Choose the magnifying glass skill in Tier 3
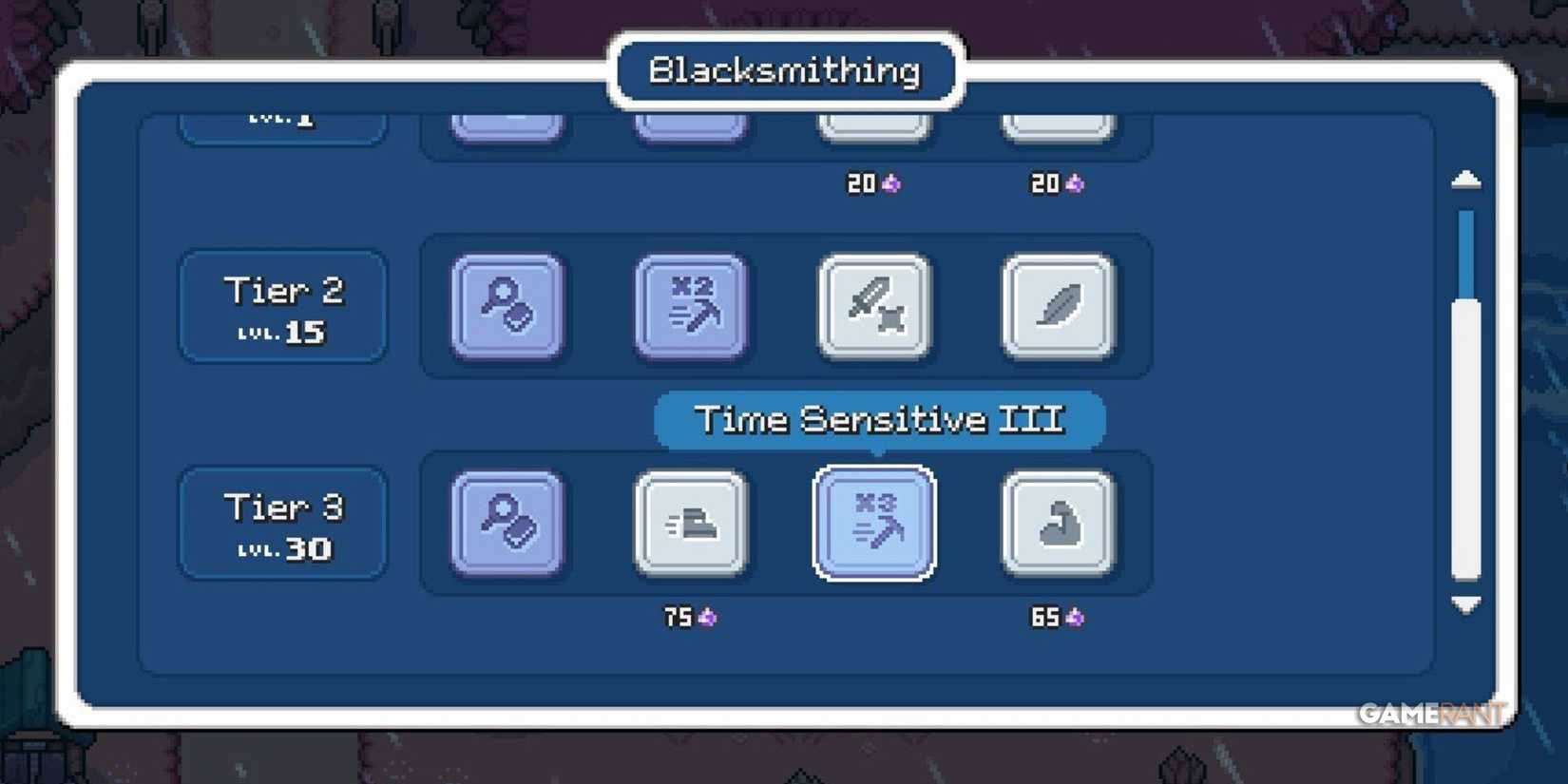This screenshot has height=784, width=1568. 506,522
